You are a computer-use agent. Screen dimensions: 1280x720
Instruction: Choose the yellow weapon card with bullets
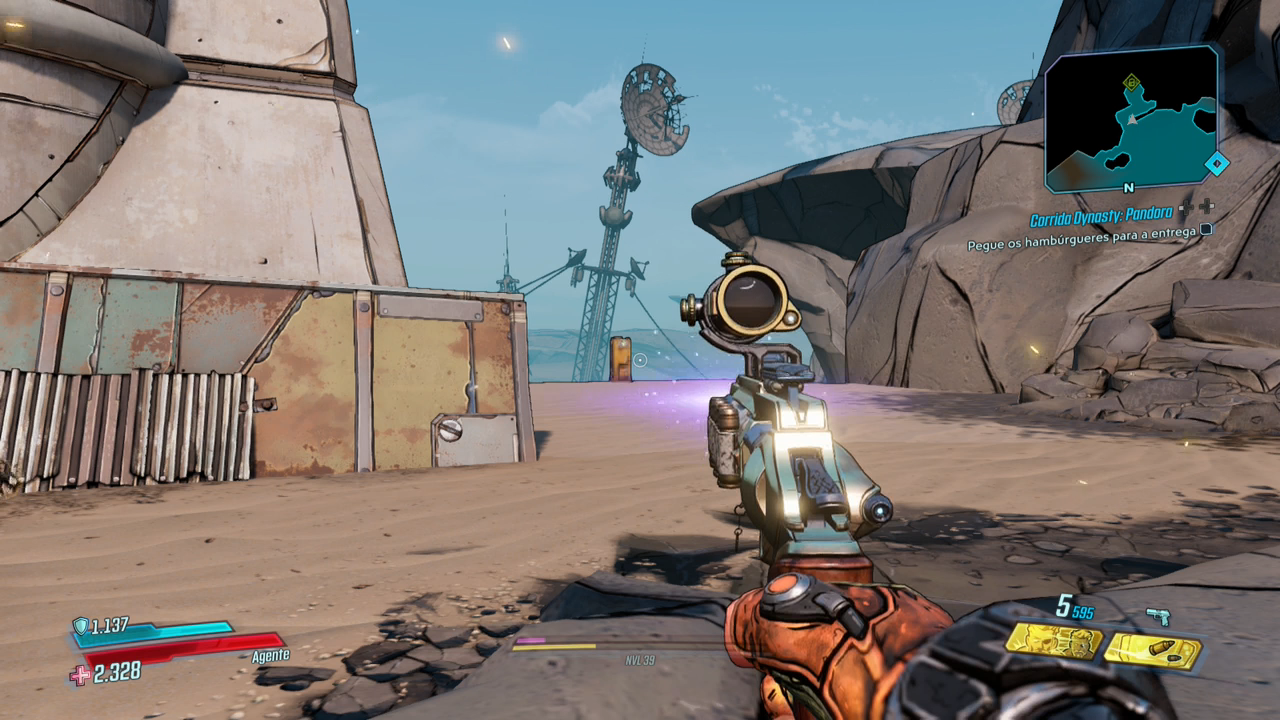point(1152,651)
